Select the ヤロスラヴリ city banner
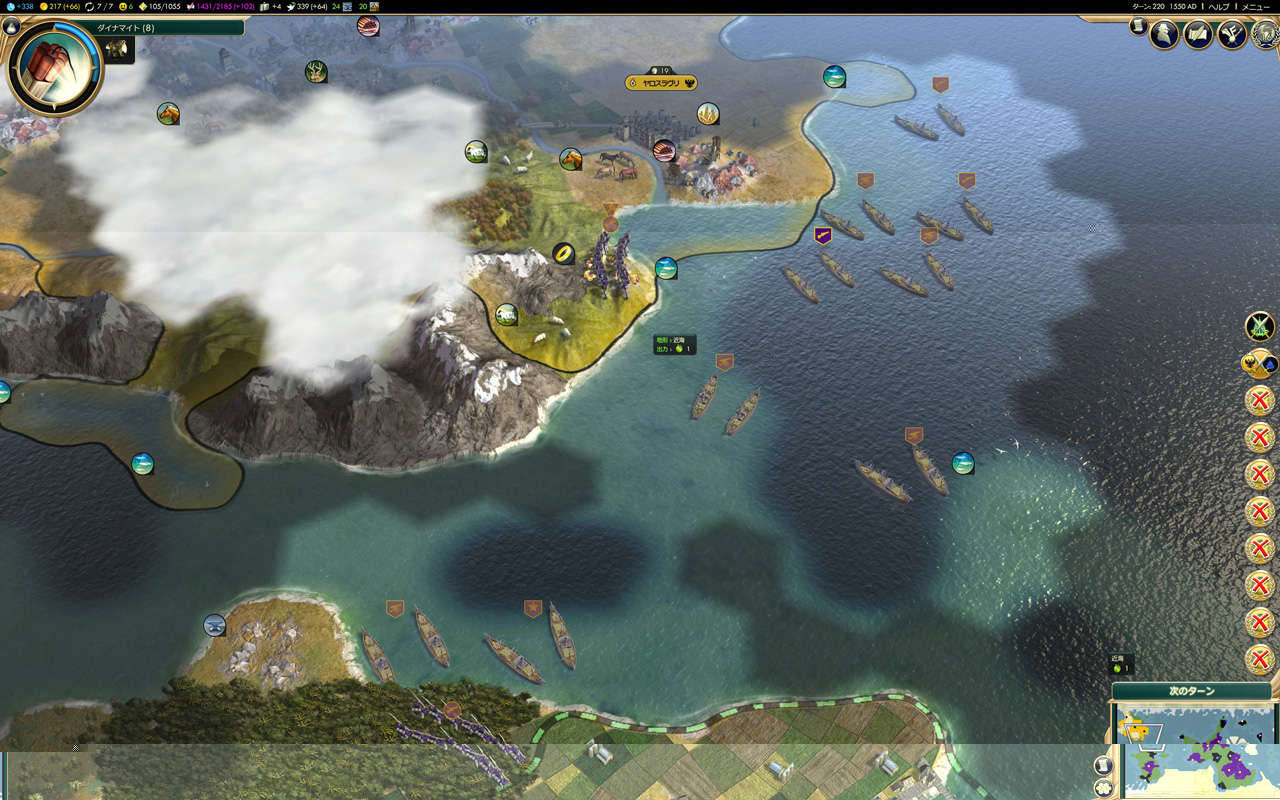The image size is (1280, 800). [x=661, y=83]
